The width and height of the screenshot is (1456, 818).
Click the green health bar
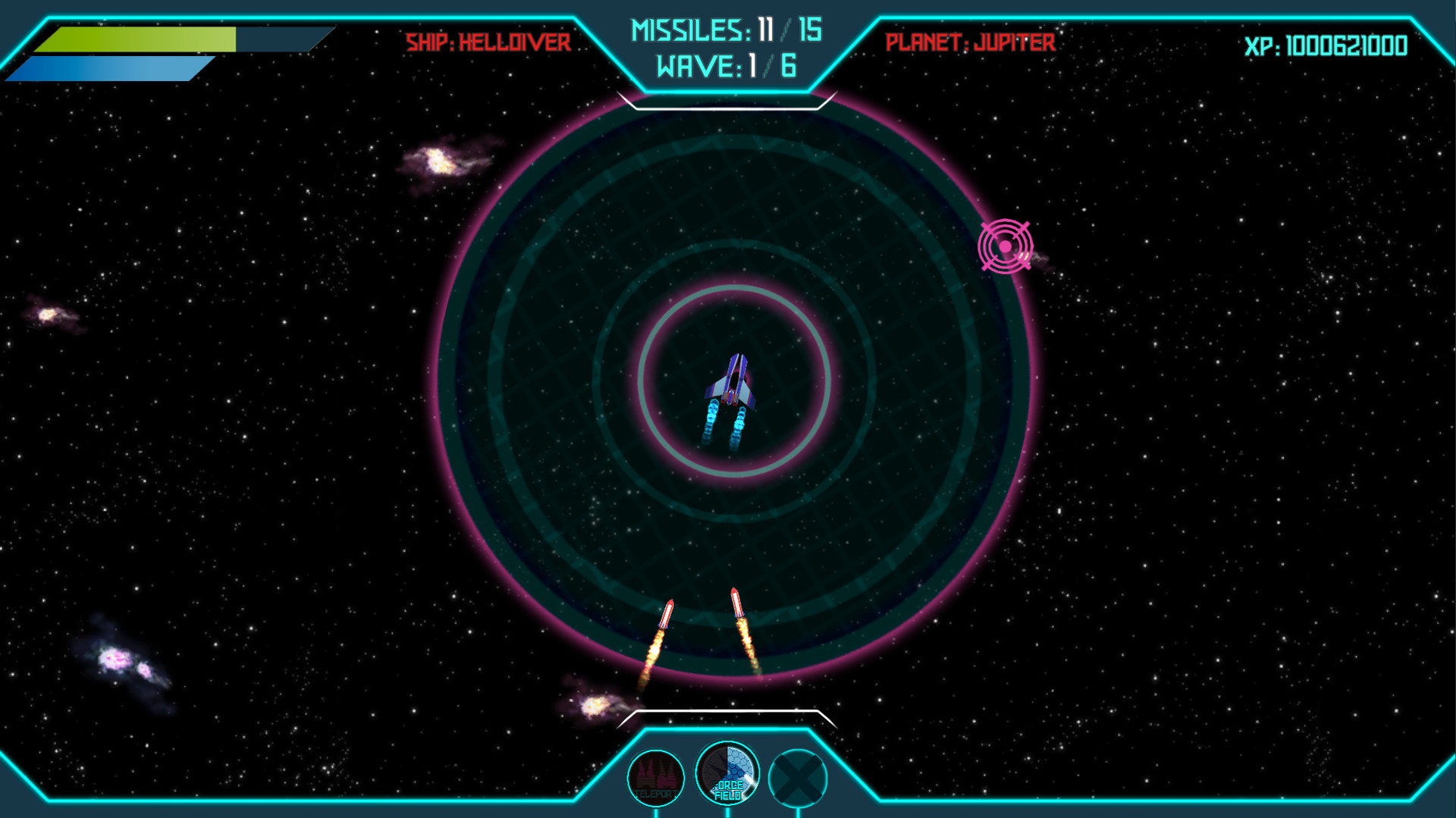pyautogui.click(x=136, y=39)
